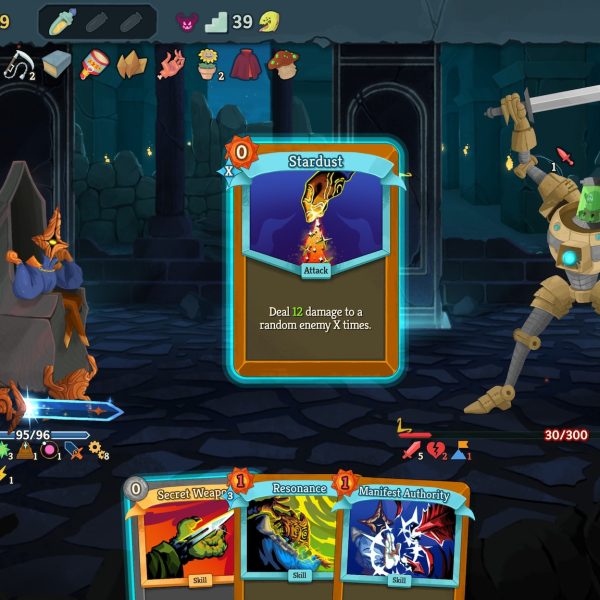Examine the pink severed hand relic
The height and width of the screenshot is (600, 600).
171,64
